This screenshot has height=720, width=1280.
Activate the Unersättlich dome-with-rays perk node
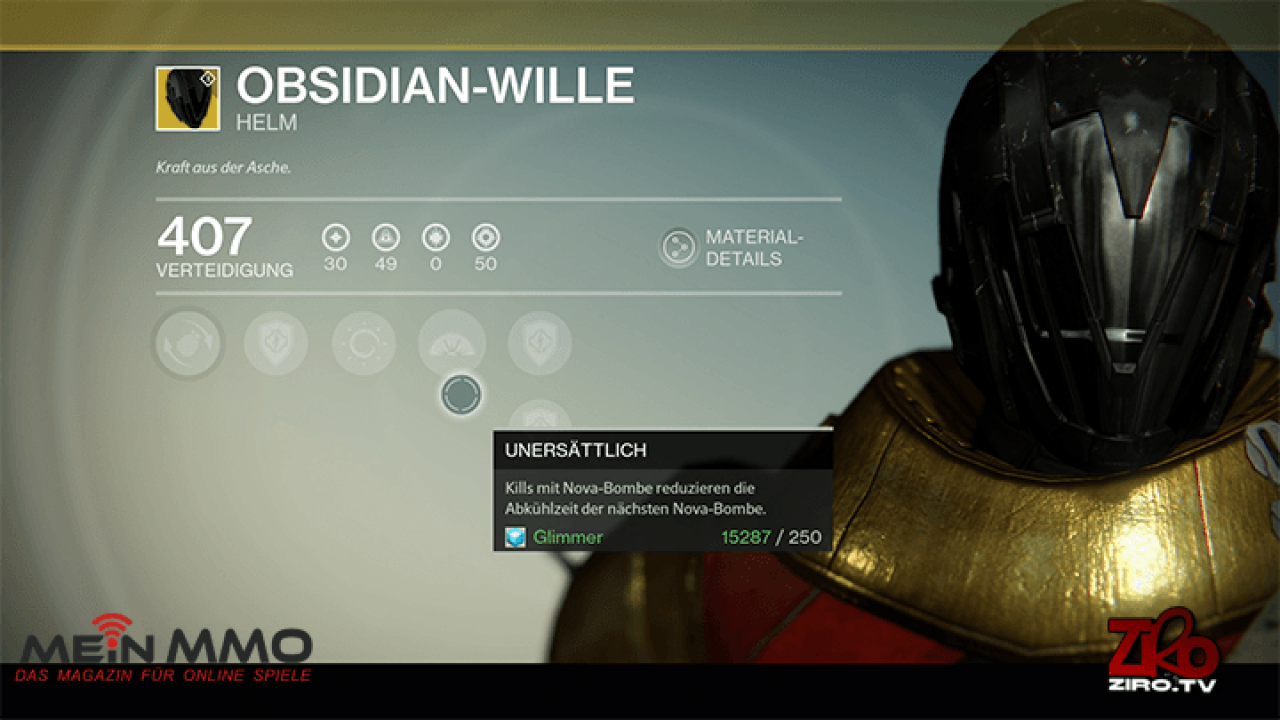click(452, 343)
